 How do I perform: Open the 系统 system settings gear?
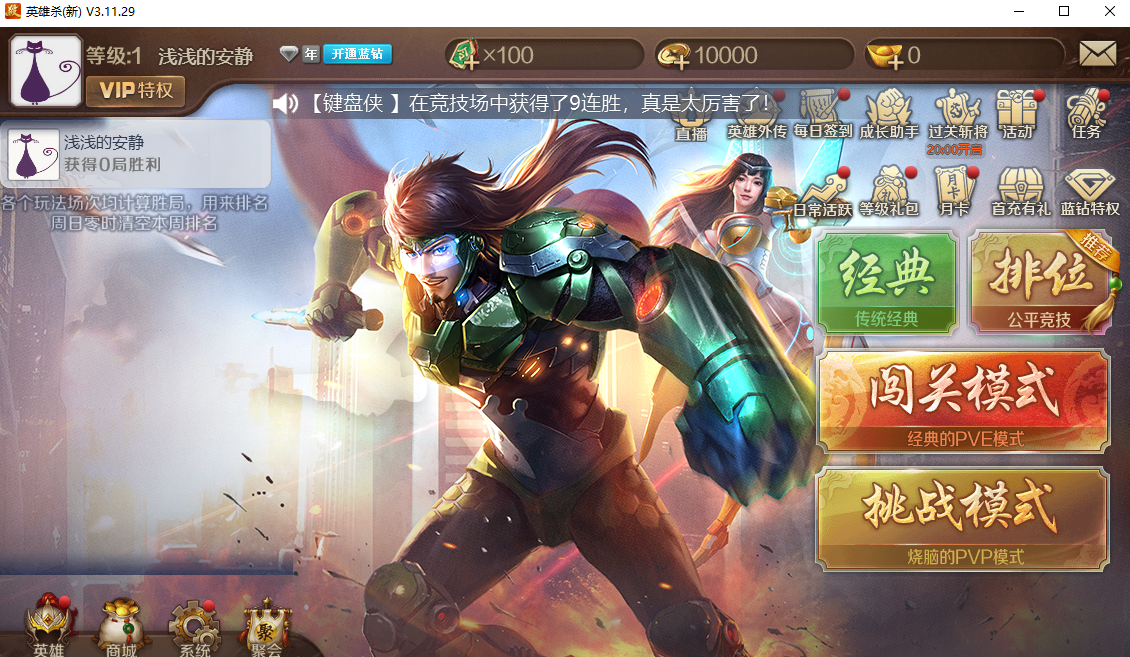click(193, 627)
